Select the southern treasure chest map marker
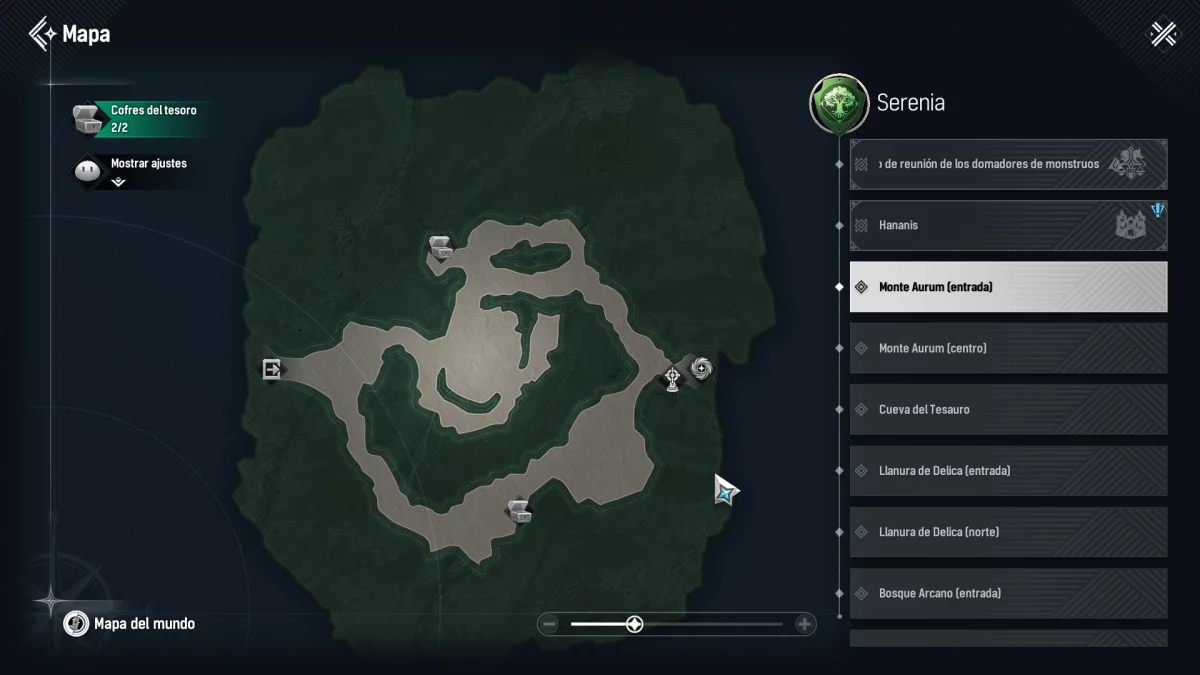Screen dimensions: 1200x675 tap(518, 512)
